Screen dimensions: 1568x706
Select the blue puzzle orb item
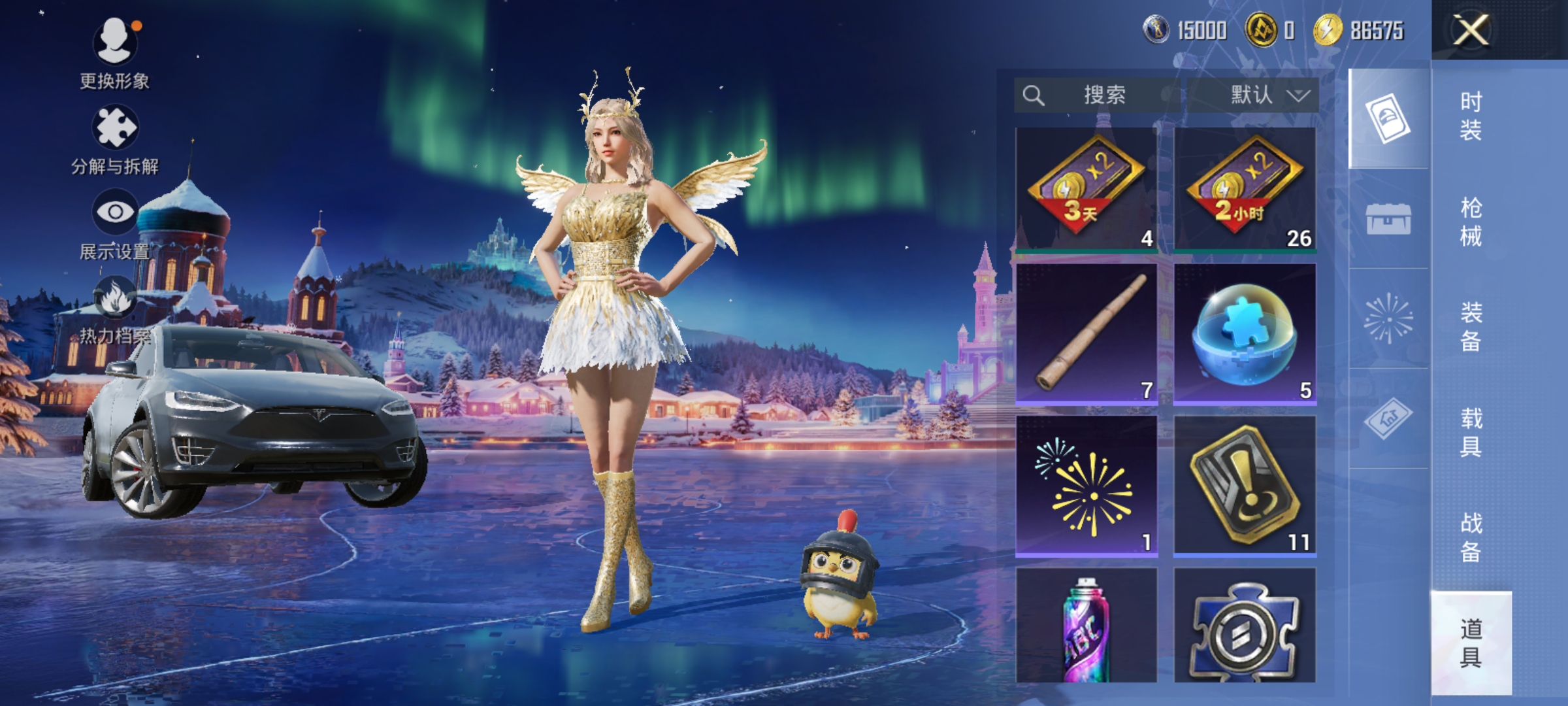pos(1245,333)
